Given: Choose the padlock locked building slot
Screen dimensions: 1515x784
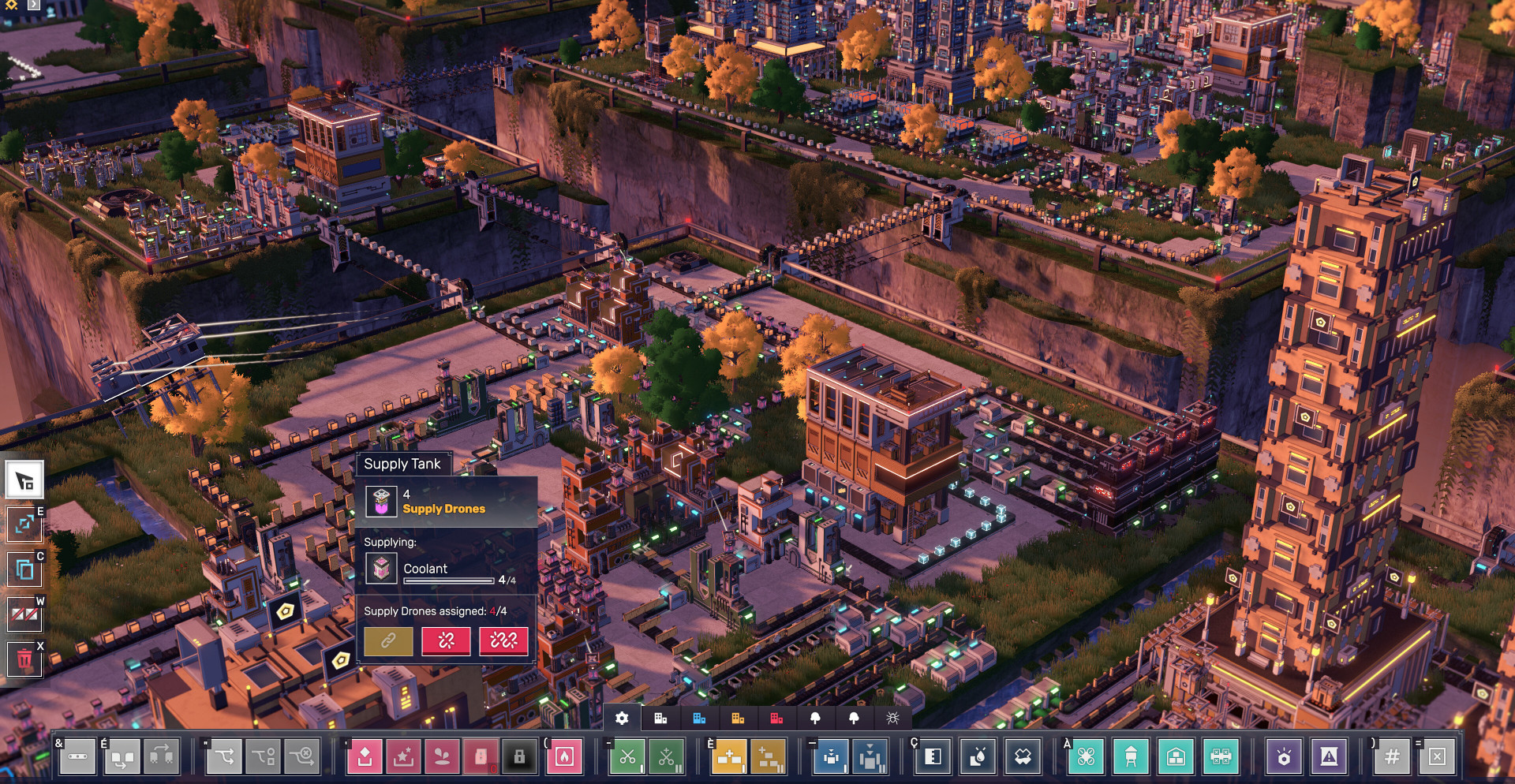Looking at the screenshot, I should pyautogui.click(x=519, y=757).
